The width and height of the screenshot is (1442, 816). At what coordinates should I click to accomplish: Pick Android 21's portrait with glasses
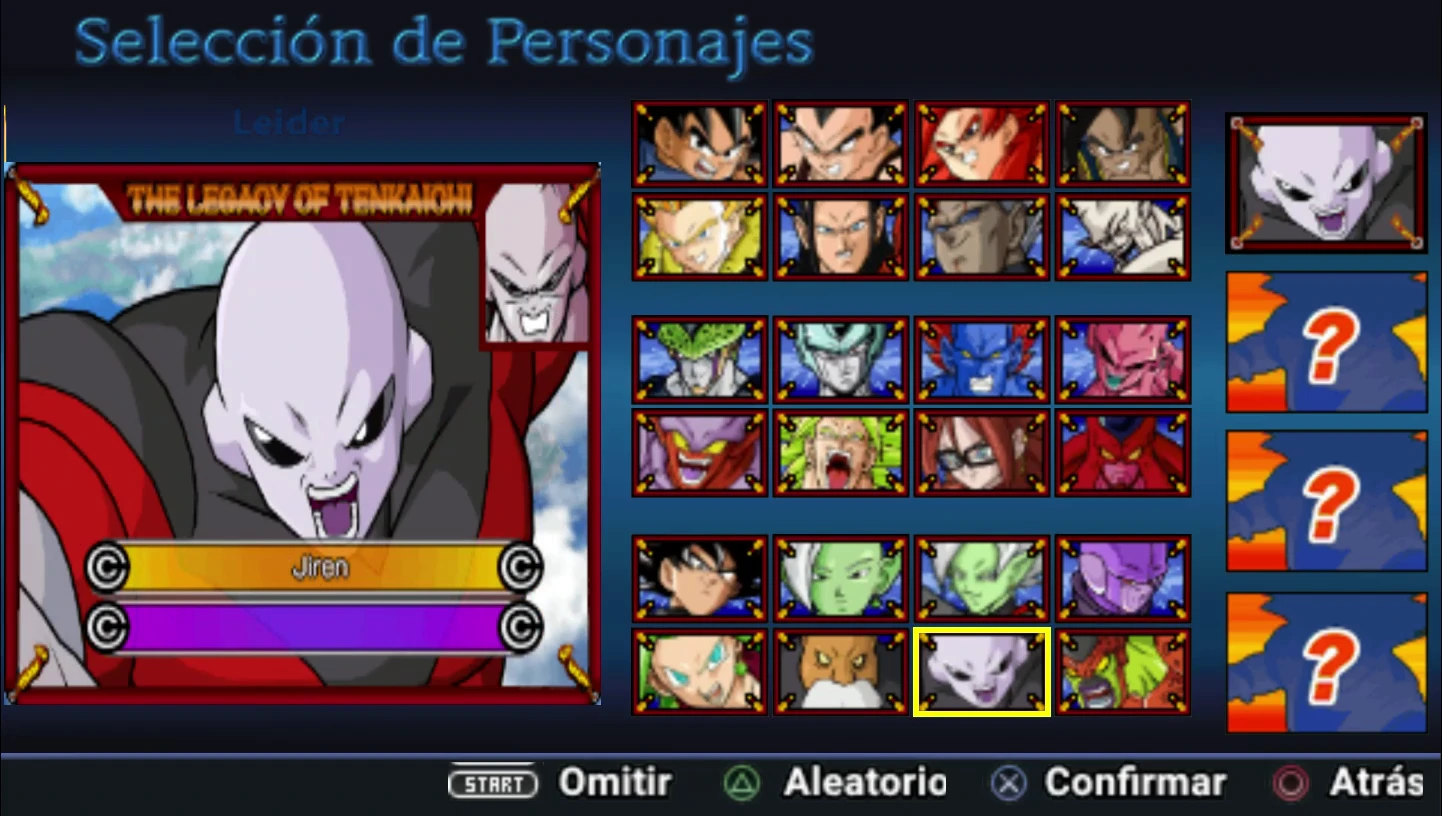click(981, 450)
